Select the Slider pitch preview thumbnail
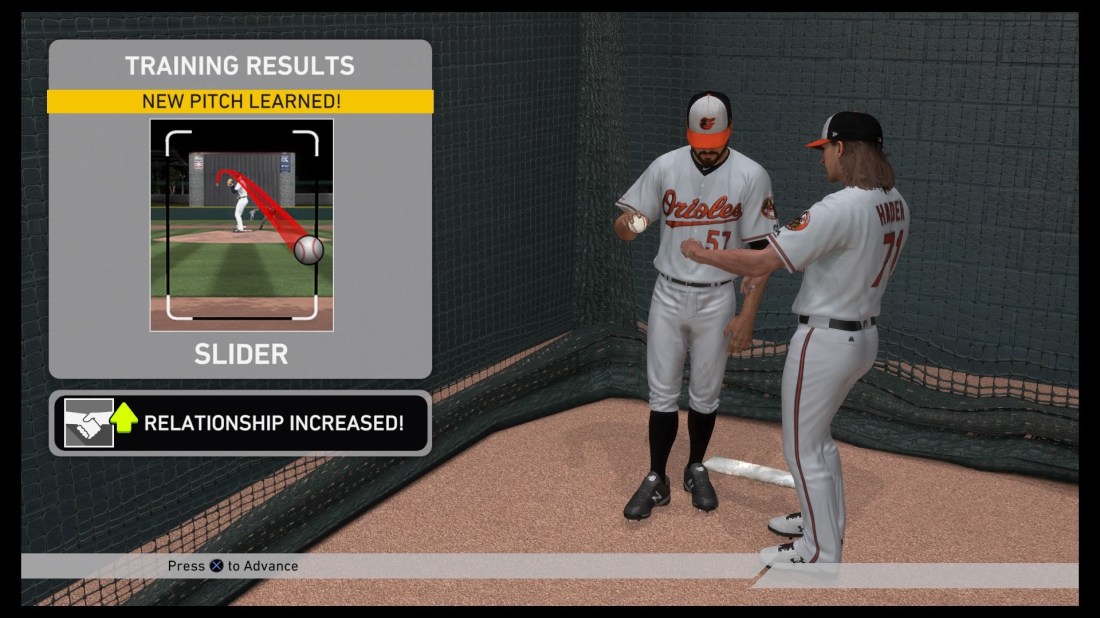This screenshot has height=618, width=1100. 241,225
